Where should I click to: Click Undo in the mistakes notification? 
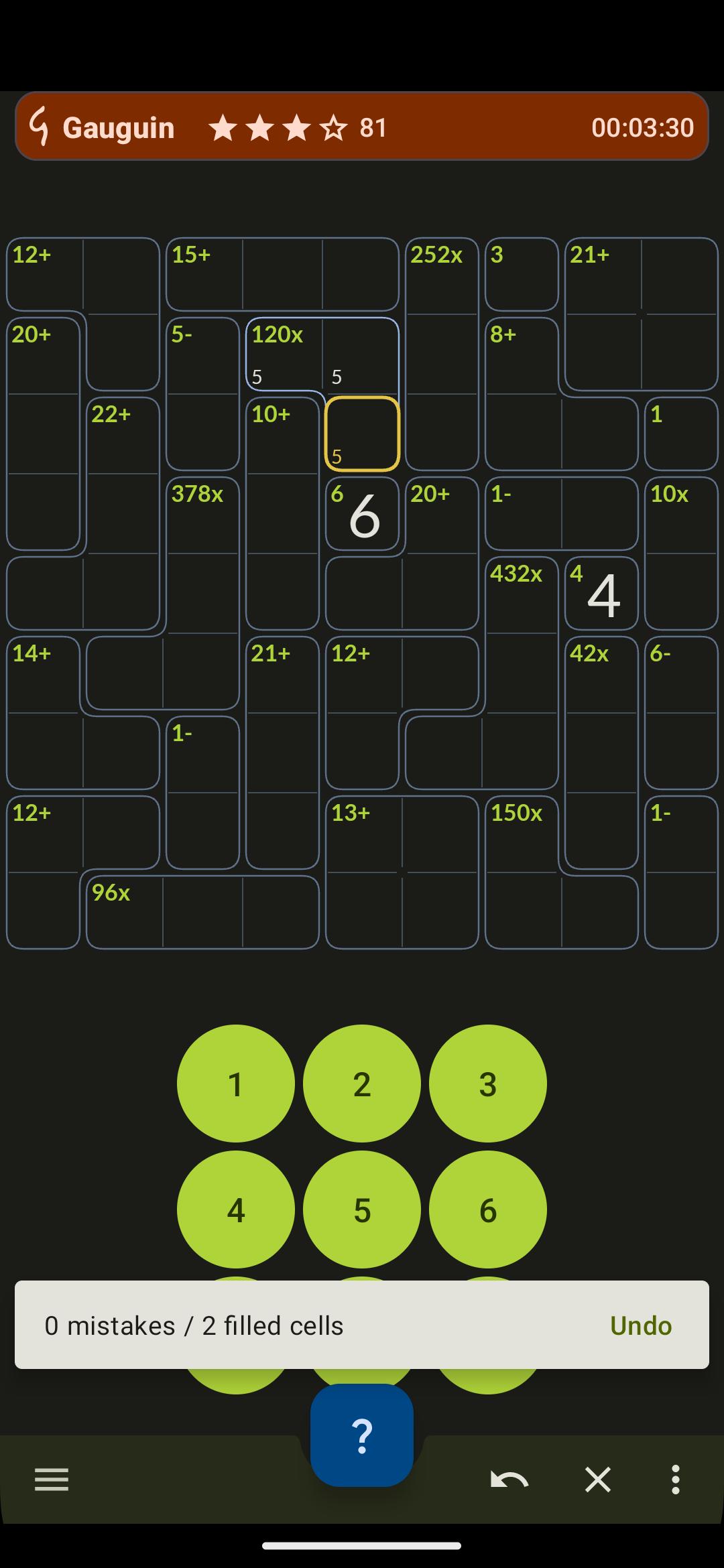click(640, 1325)
